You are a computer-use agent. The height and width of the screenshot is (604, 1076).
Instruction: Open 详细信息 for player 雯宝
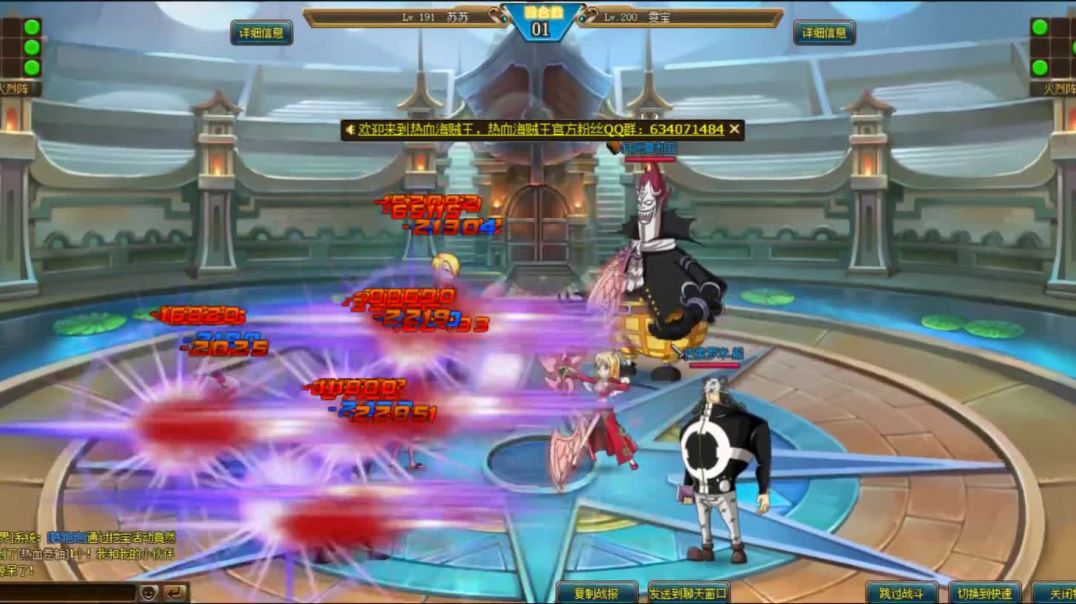(x=823, y=32)
